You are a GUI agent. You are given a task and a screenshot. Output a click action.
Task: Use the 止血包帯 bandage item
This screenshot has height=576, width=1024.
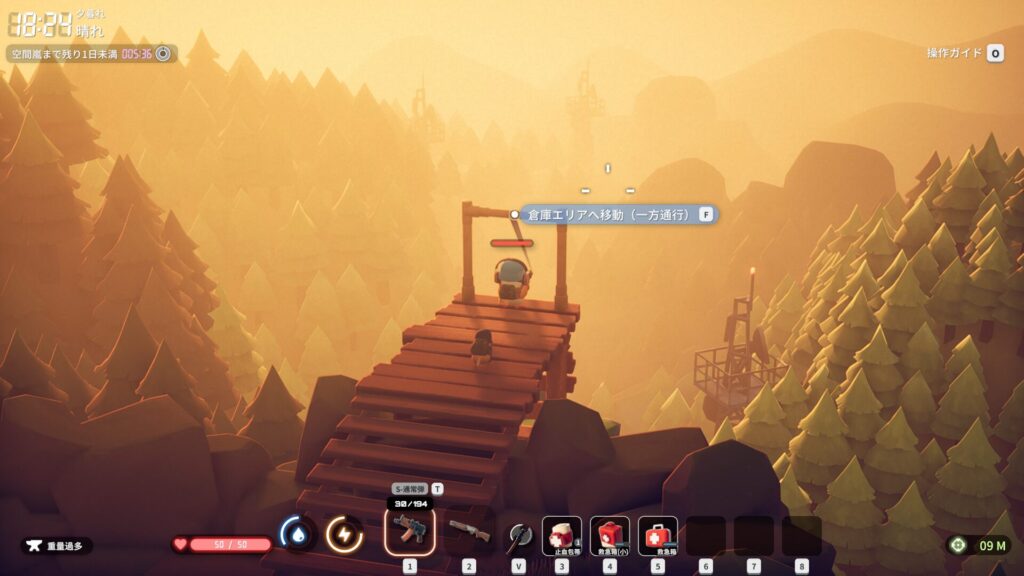point(562,535)
